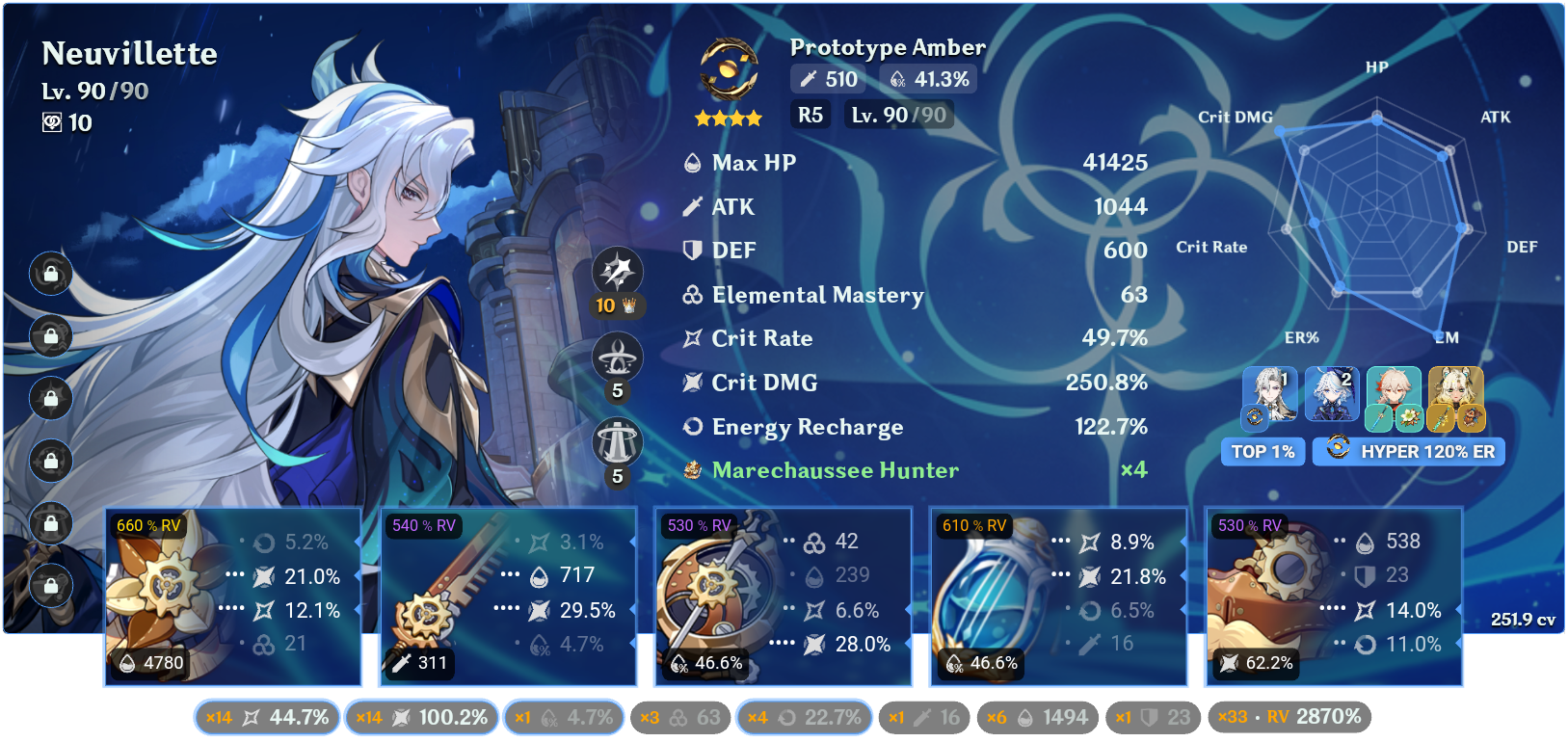
Task: Open the level 5 Elemental Skill talent icon
Action: (x=617, y=357)
